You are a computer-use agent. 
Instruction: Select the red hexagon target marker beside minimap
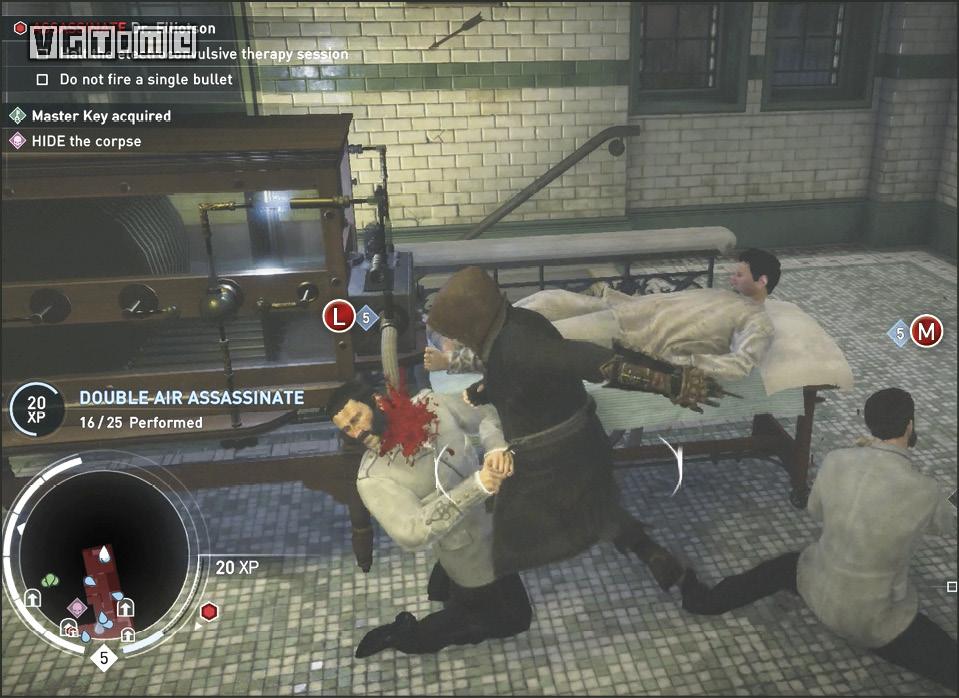point(208,611)
